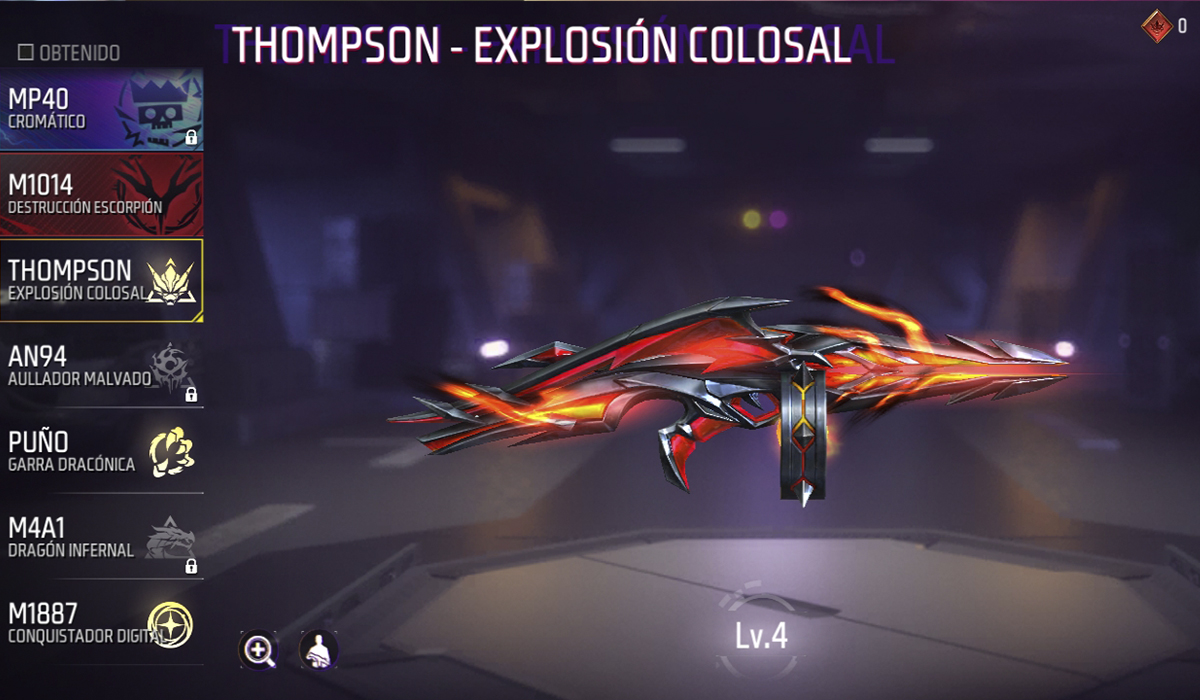Open the Puño Garra Dracónica entry
The width and height of the screenshot is (1200, 700).
[101, 451]
